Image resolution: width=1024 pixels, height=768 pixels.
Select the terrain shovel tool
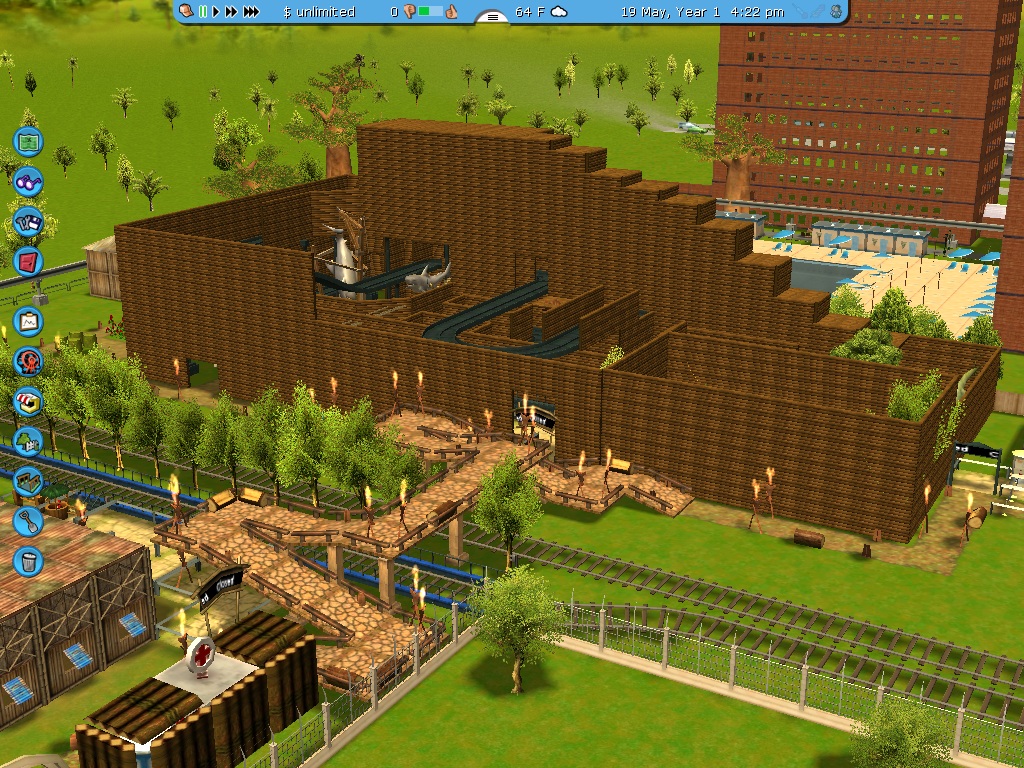[x=28, y=520]
